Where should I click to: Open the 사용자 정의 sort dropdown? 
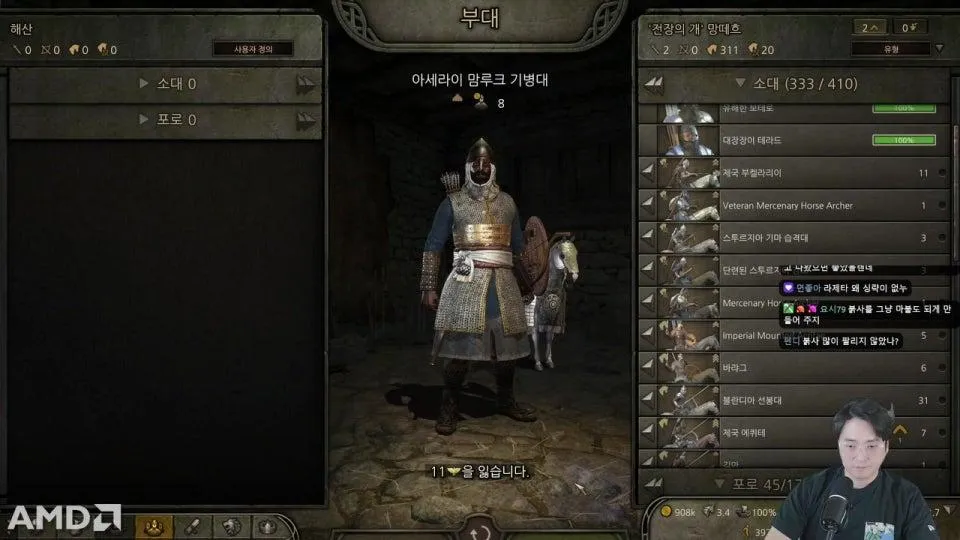click(253, 49)
